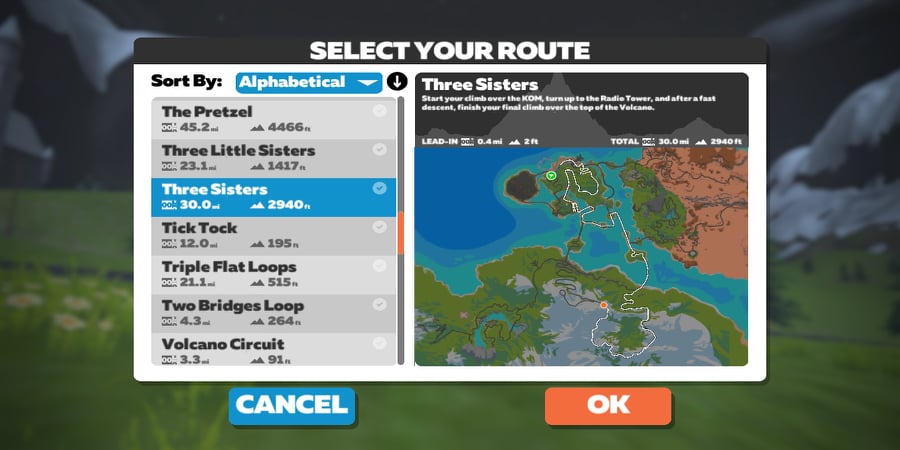Choose the Triple Flat Loops route
This screenshot has width=900, height=450.
pyautogui.click(x=273, y=274)
